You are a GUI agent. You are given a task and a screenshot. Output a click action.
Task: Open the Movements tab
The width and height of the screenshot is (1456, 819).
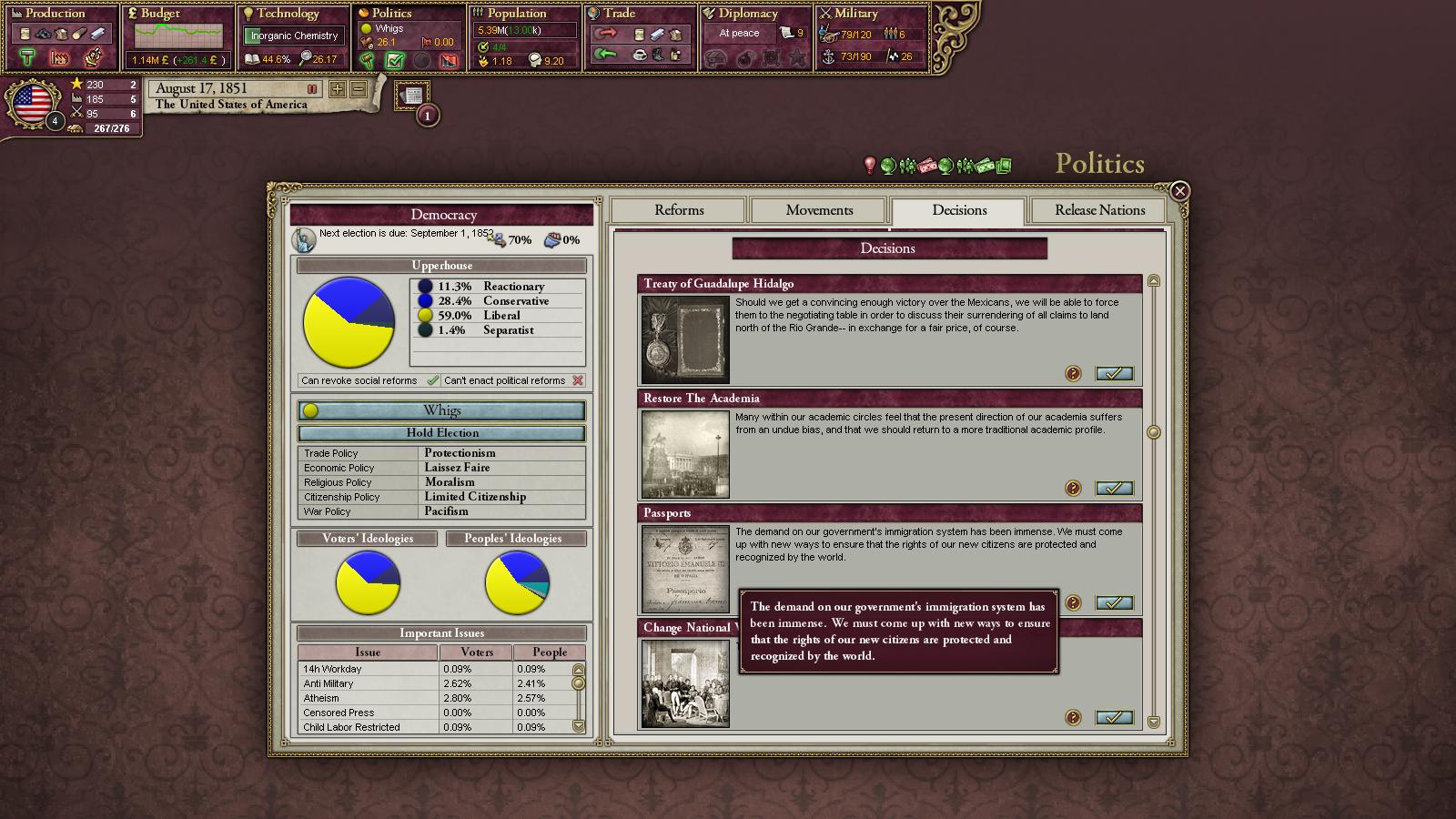pos(819,210)
